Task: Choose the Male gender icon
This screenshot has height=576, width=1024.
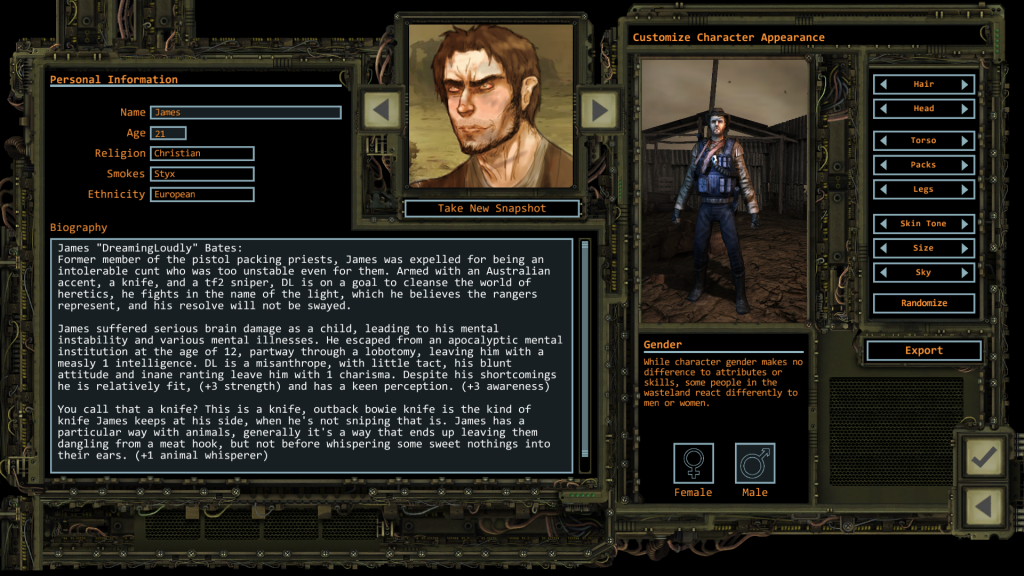Action: [x=755, y=463]
